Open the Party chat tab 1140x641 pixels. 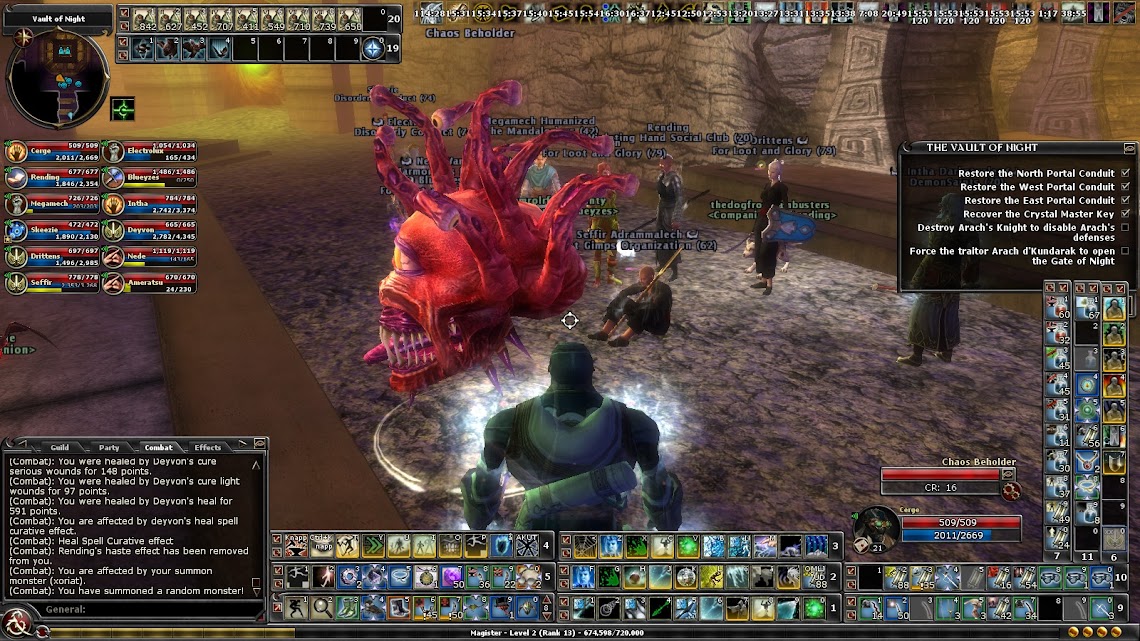click(x=109, y=447)
